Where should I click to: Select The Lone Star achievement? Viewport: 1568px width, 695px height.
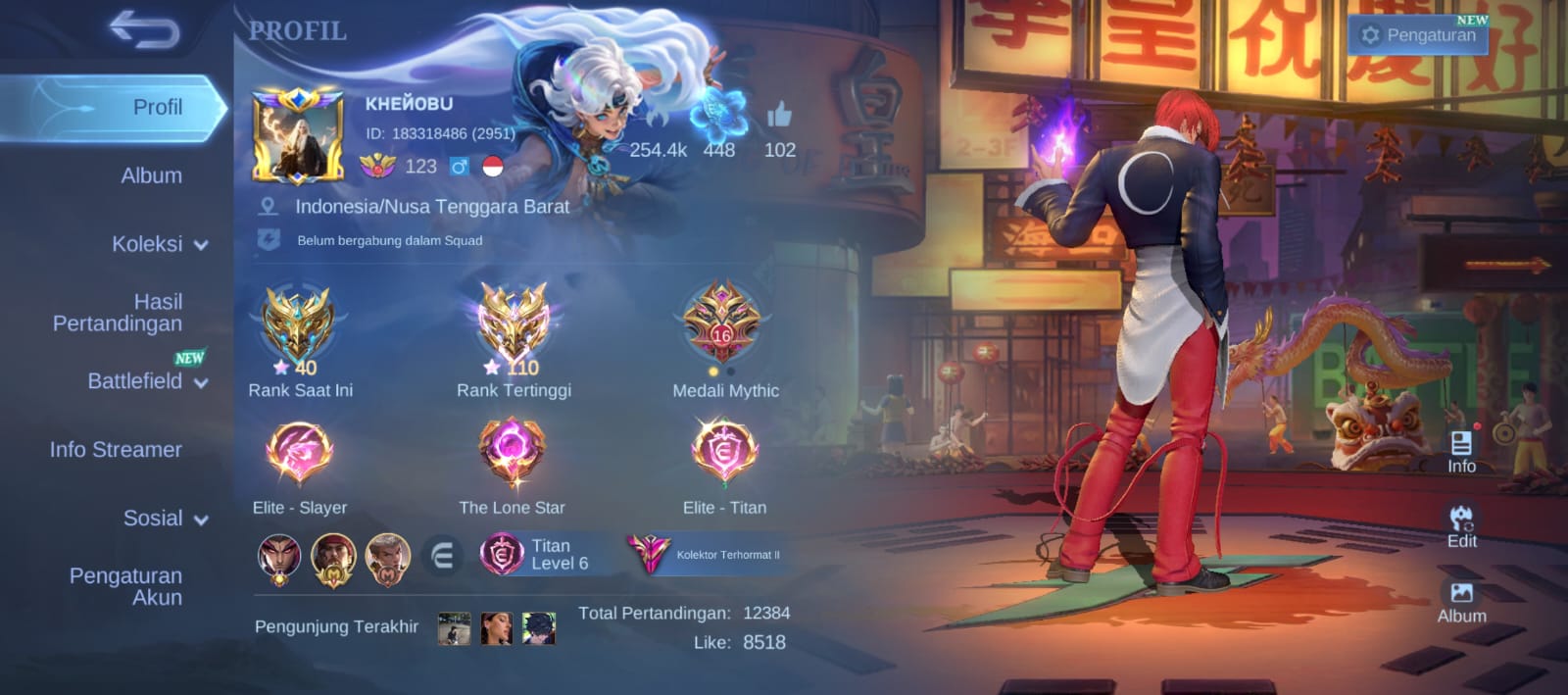(x=512, y=454)
